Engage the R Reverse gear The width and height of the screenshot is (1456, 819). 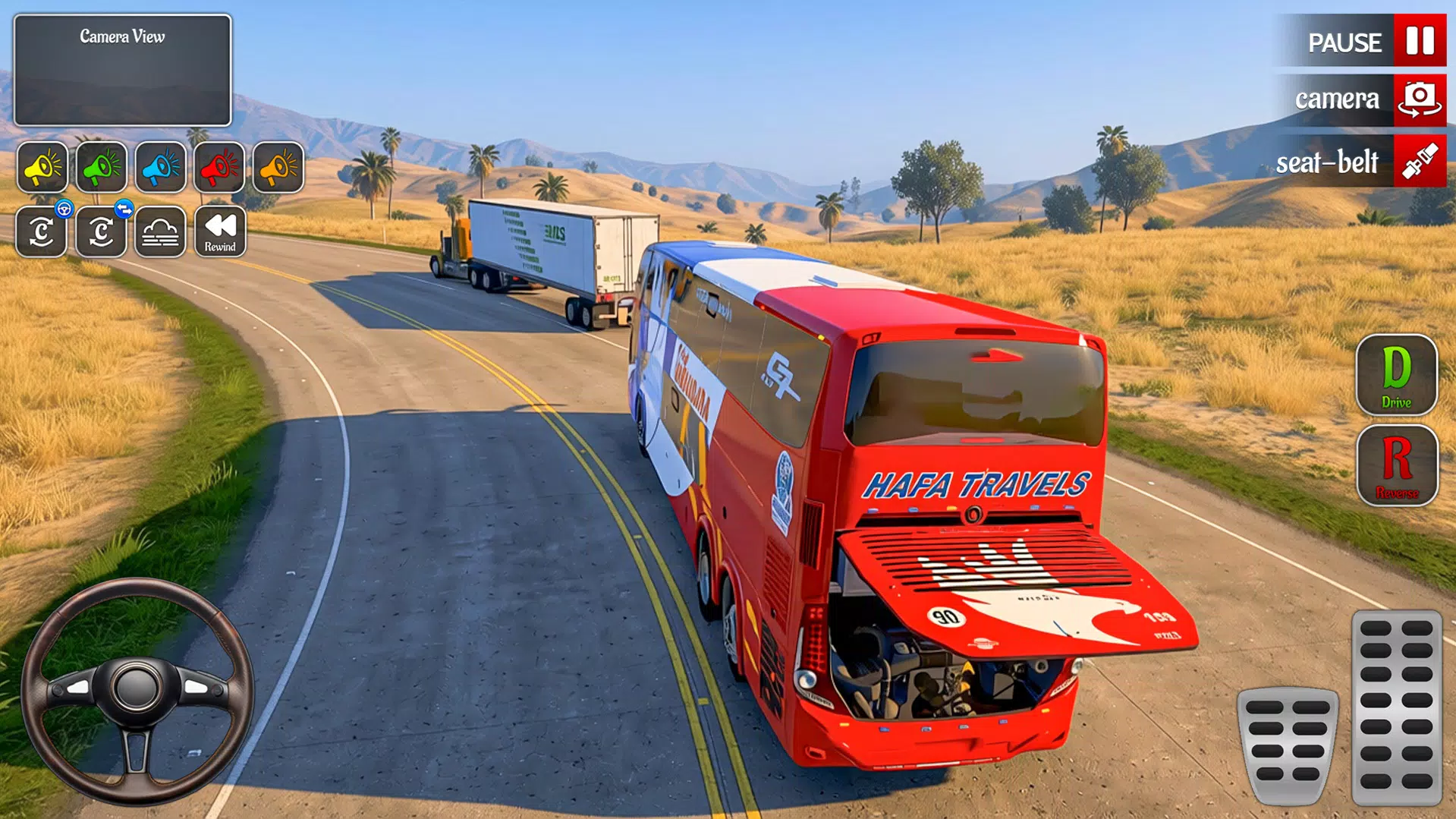tap(1397, 467)
